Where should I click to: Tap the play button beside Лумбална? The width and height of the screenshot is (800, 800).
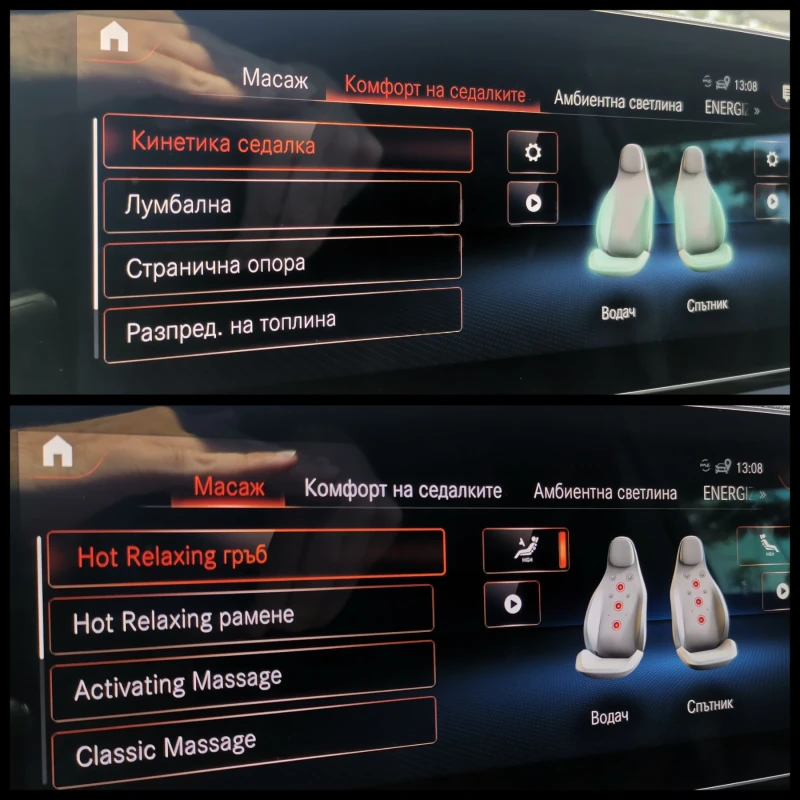(x=532, y=202)
